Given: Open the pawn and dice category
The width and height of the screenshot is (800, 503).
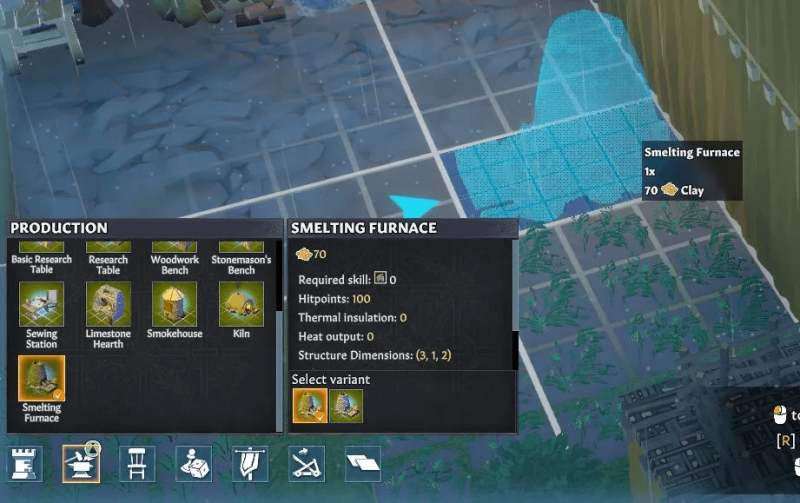Looking at the screenshot, I should tap(193, 463).
